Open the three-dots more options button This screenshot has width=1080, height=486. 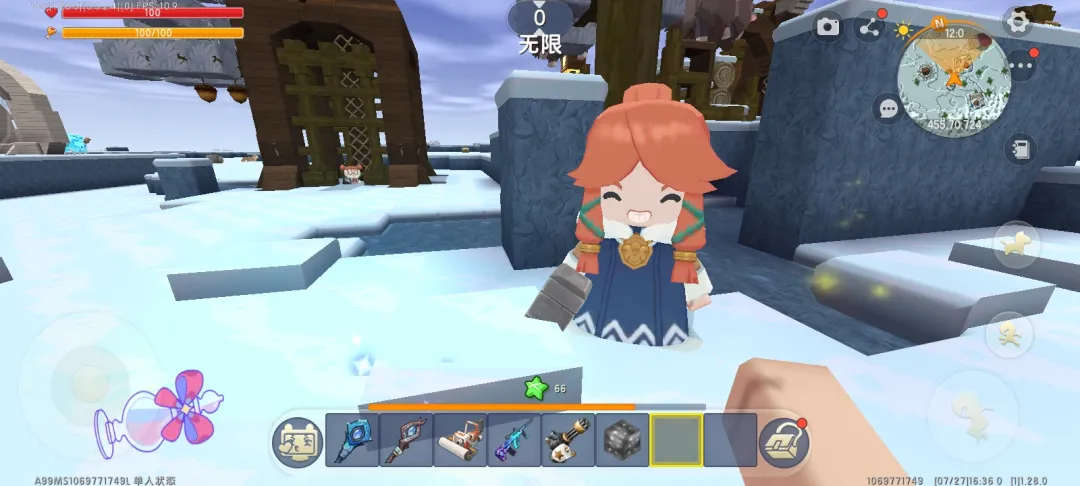pyautogui.click(x=1022, y=67)
